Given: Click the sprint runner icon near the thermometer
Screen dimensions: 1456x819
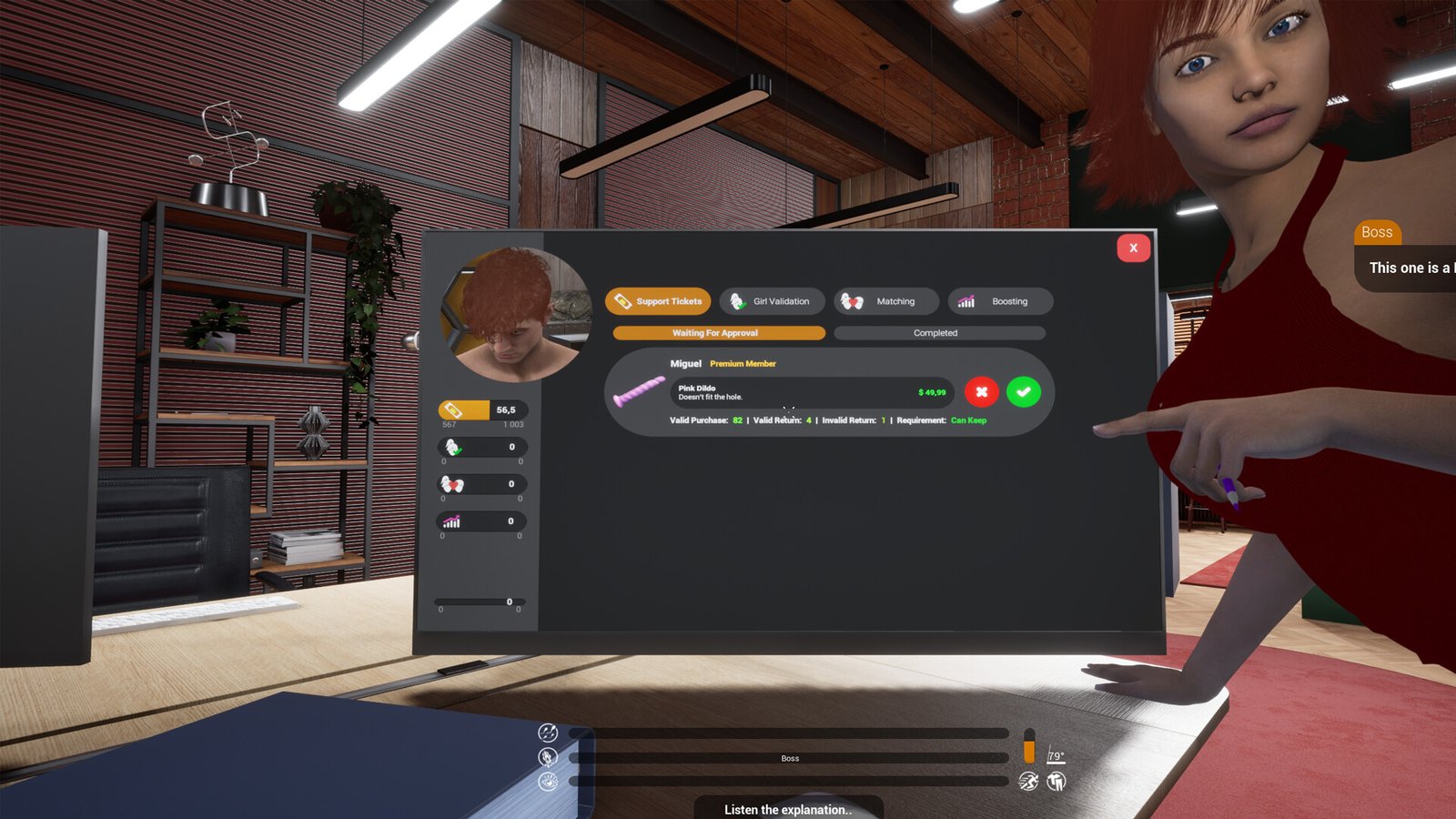Looking at the screenshot, I should 1027,780.
